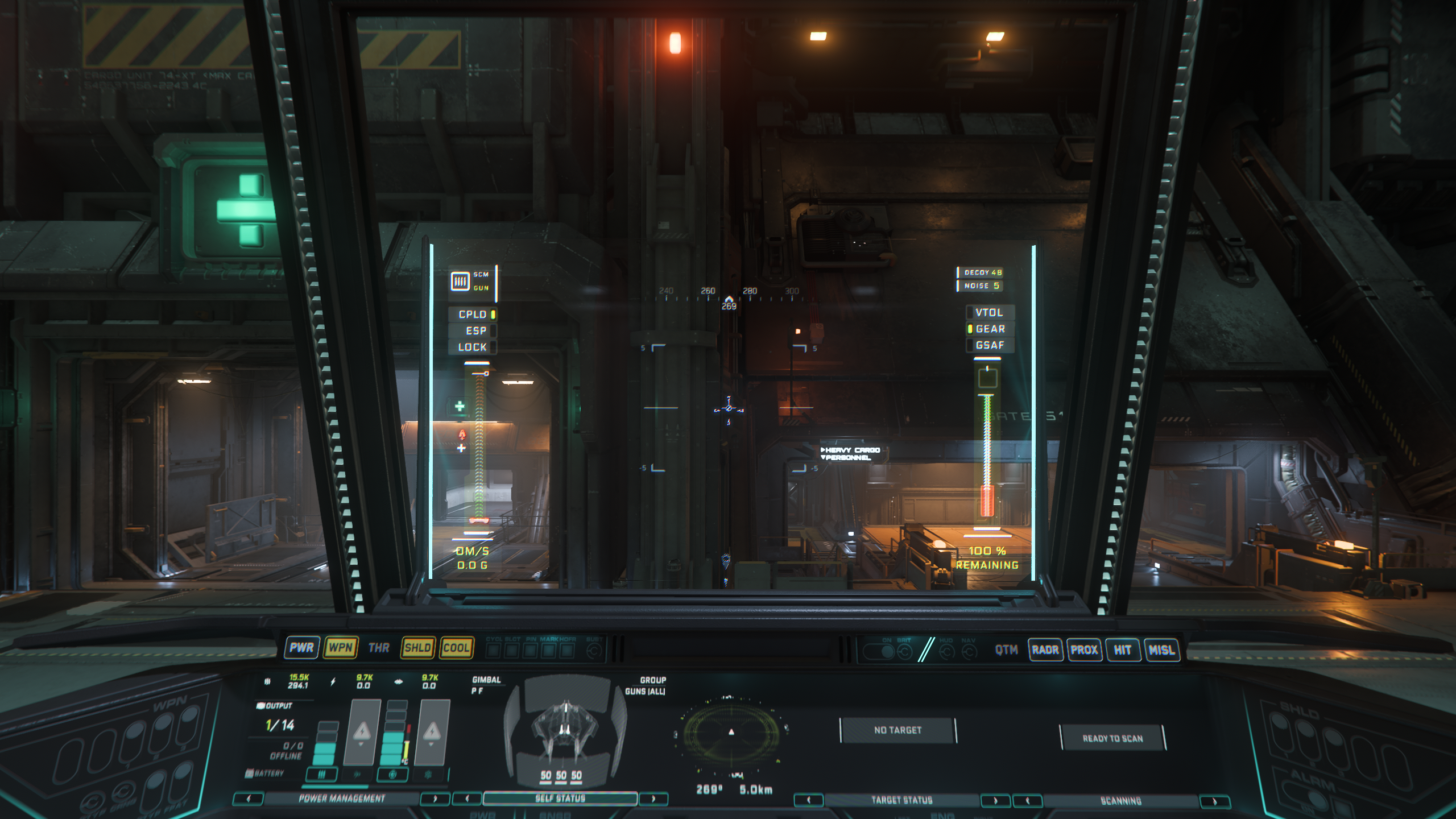Toggle the WPN weapons power button
1456x819 pixels.
[341, 647]
